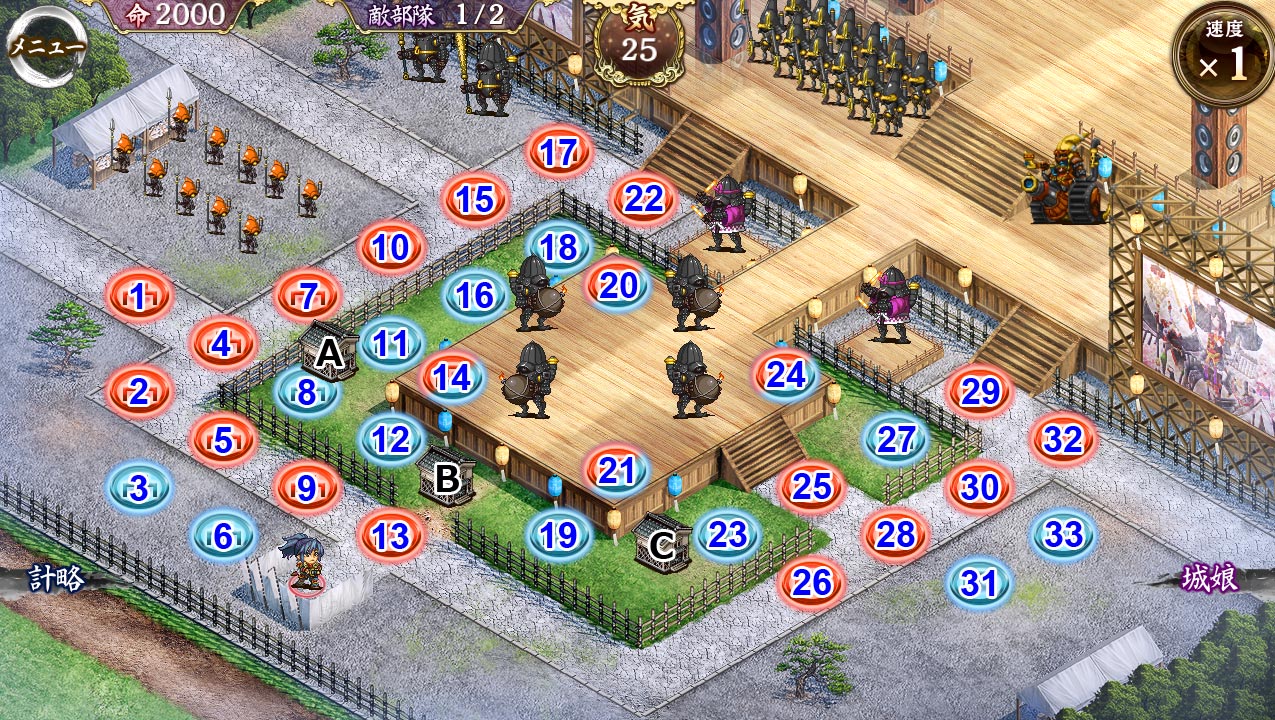Select red deployment tile 32
This screenshot has width=1275, height=720.
pyautogui.click(x=1064, y=439)
